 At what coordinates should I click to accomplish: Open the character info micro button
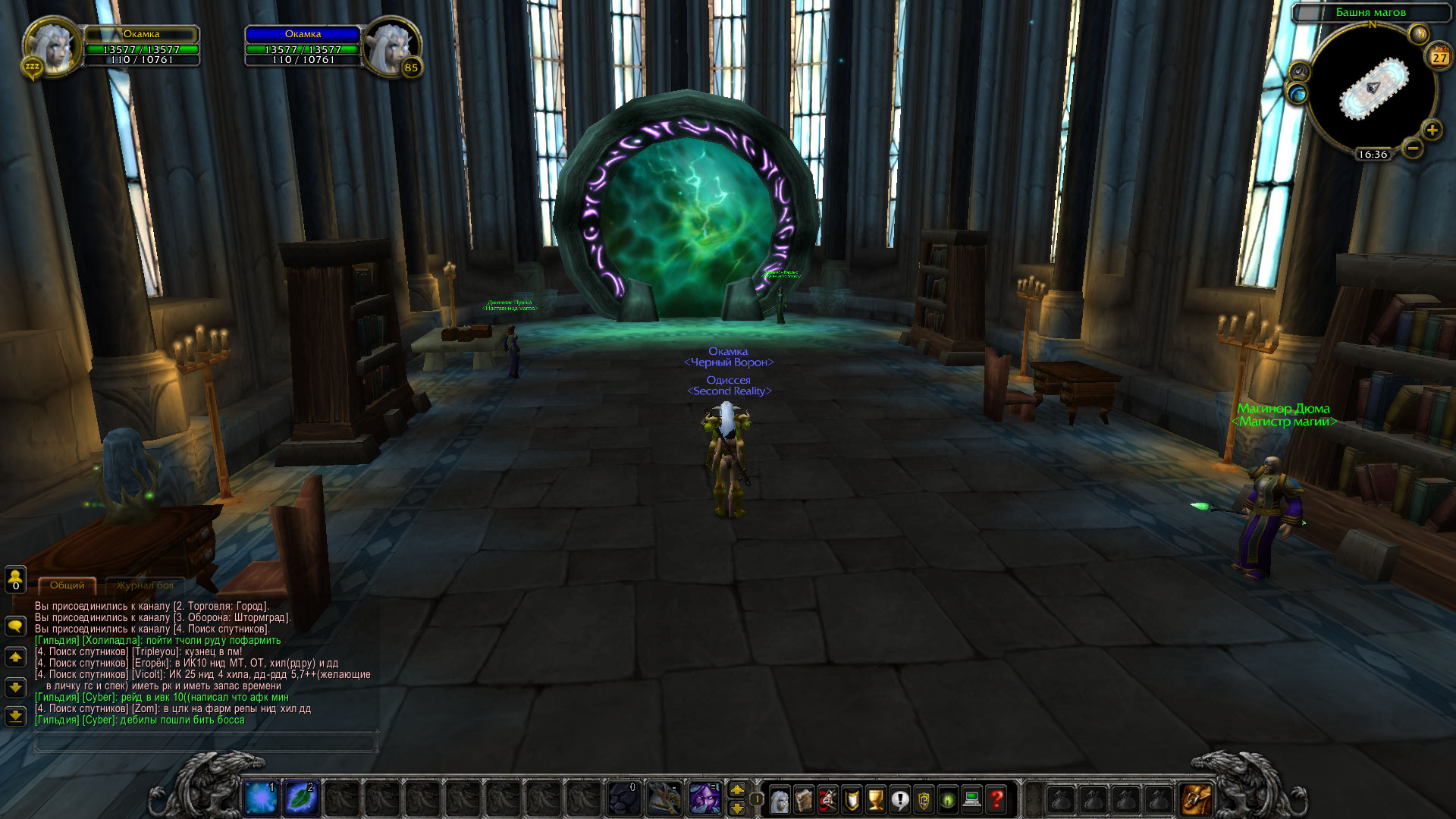780,799
